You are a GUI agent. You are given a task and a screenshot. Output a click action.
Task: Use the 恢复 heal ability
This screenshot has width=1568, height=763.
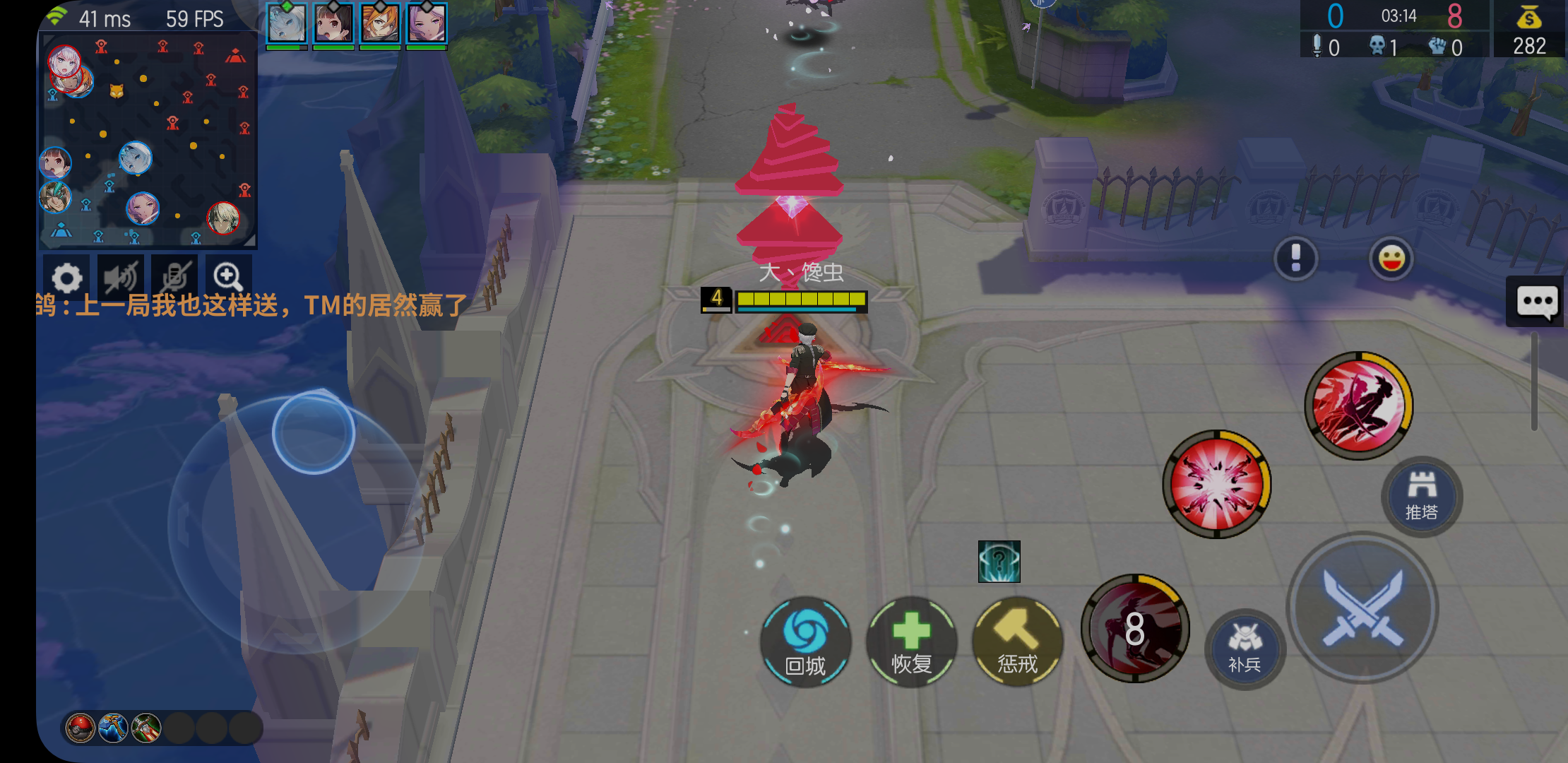point(911,643)
